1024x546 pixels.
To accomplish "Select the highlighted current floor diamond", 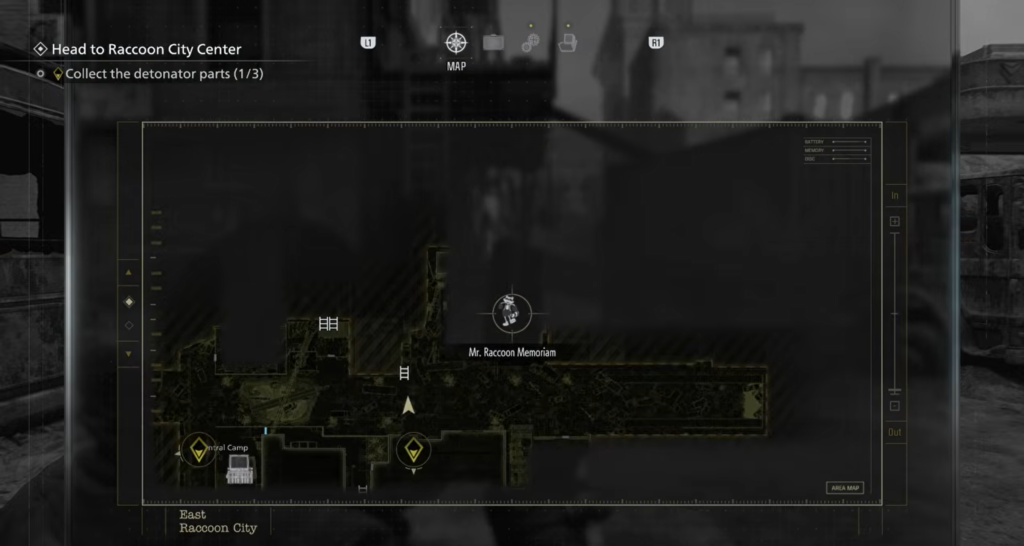I will point(128,302).
